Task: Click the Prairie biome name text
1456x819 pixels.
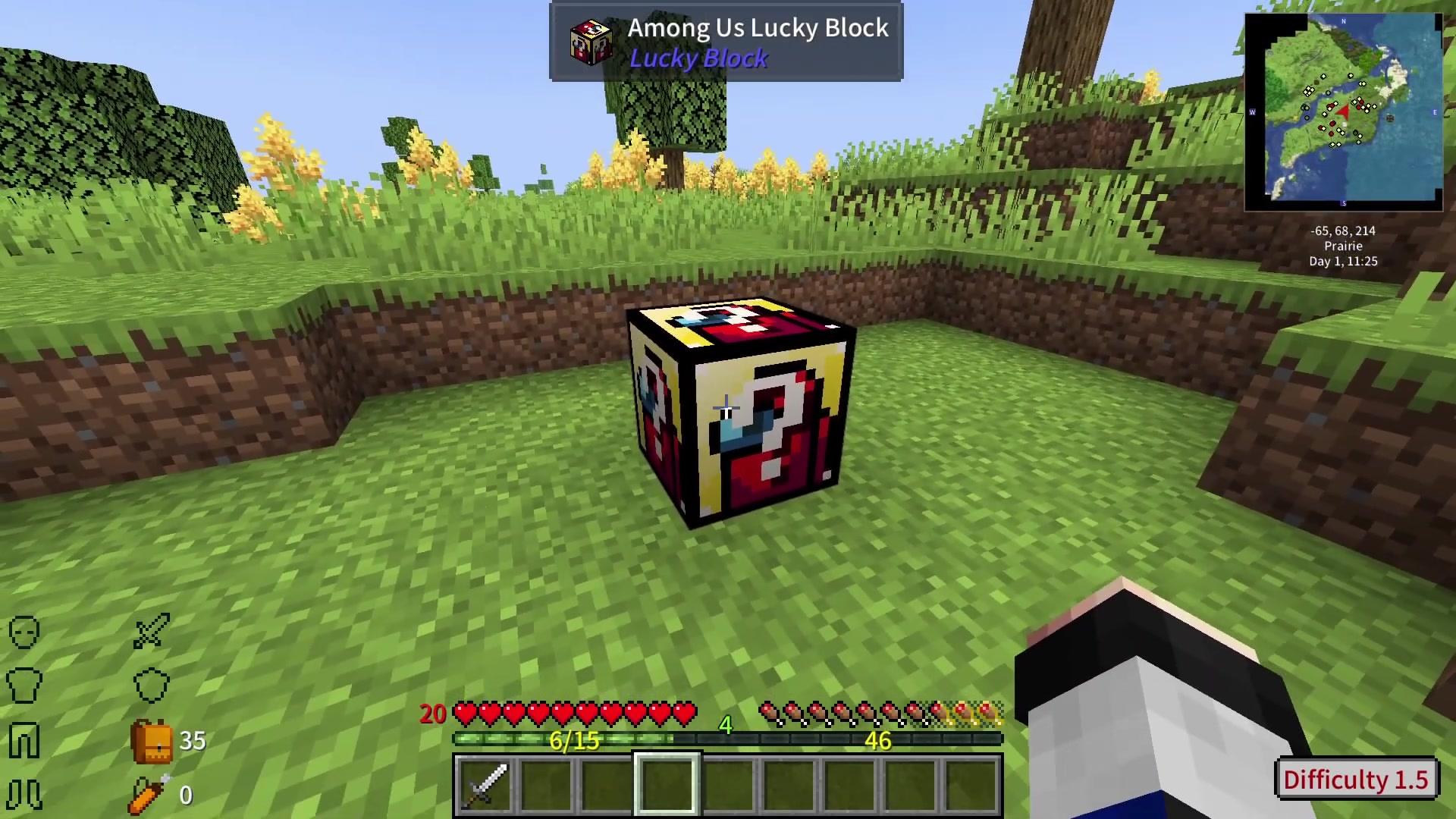Action: pyautogui.click(x=1343, y=246)
